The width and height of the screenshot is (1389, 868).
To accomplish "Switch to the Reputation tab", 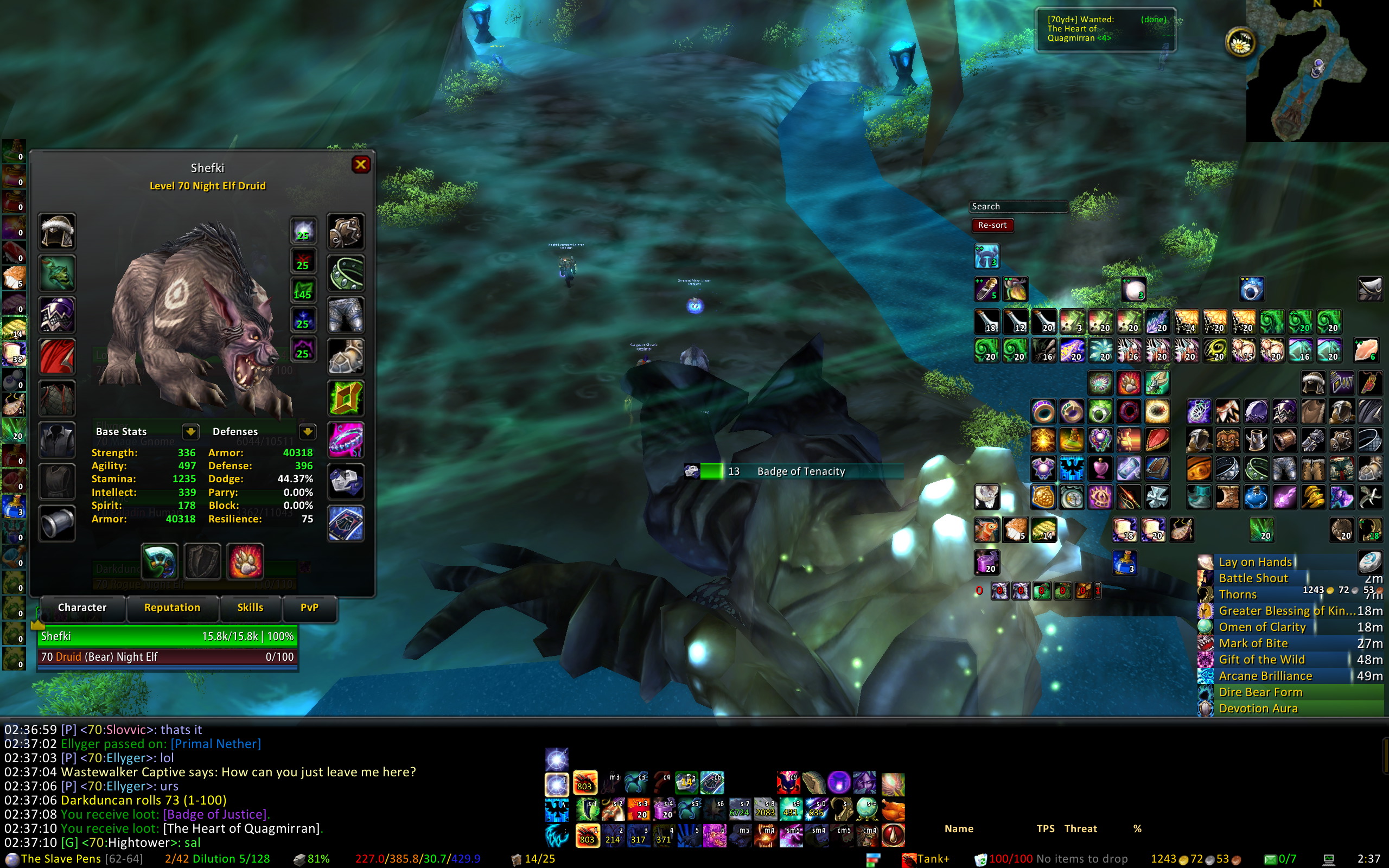I will pyautogui.click(x=172, y=608).
